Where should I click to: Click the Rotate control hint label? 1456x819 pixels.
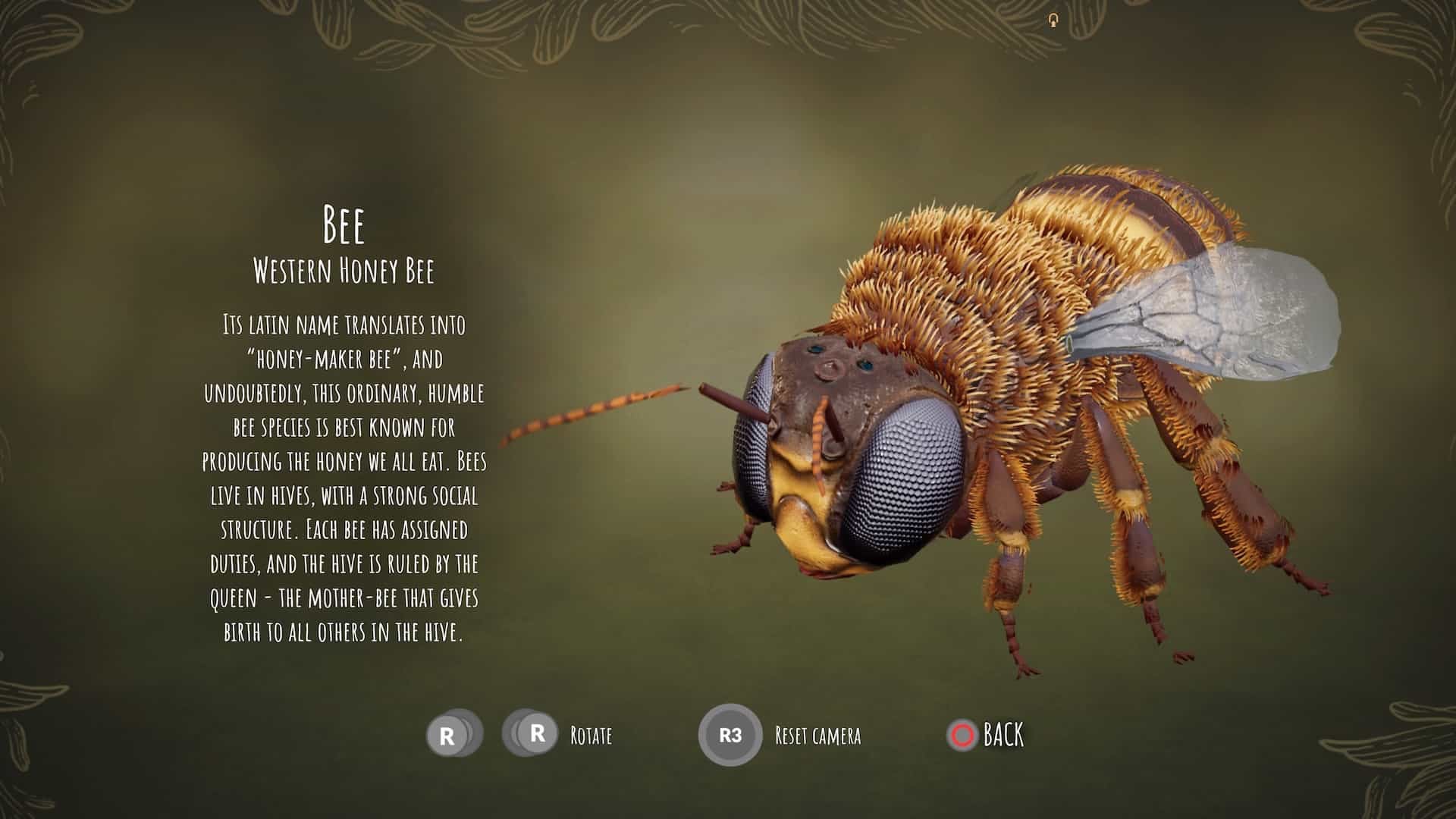(590, 735)
